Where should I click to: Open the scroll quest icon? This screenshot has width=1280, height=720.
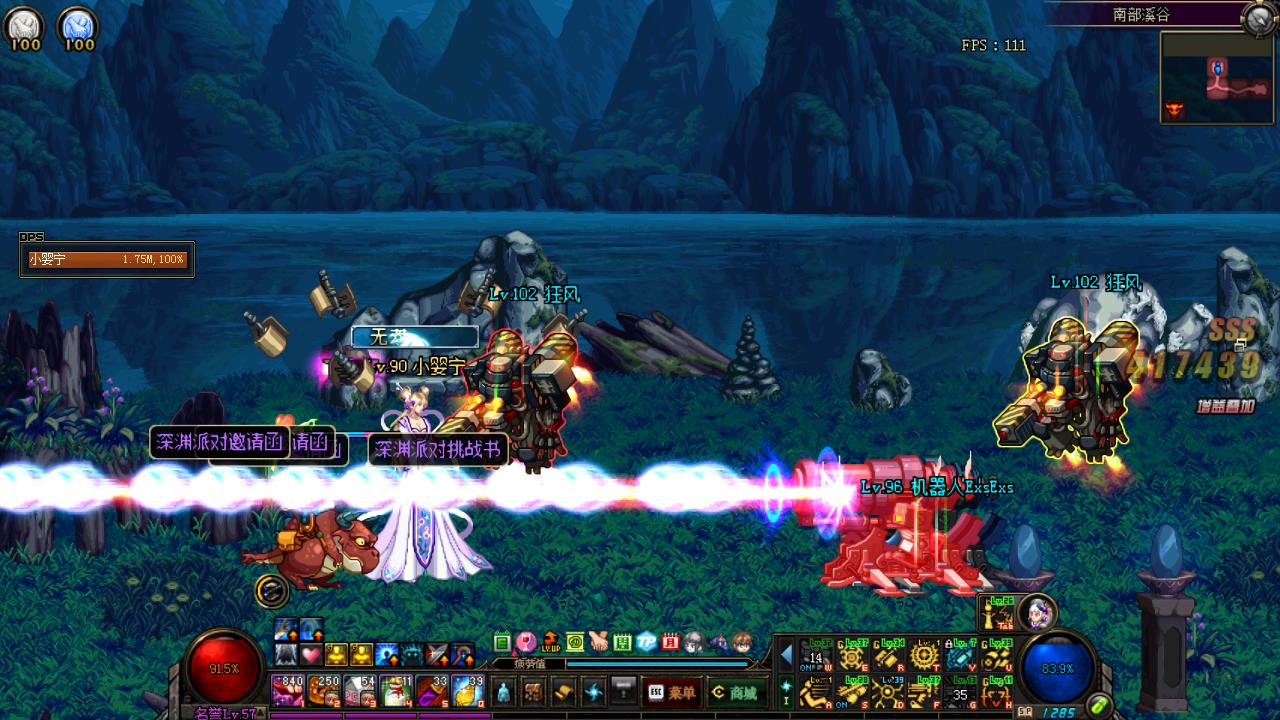[564, 691]
